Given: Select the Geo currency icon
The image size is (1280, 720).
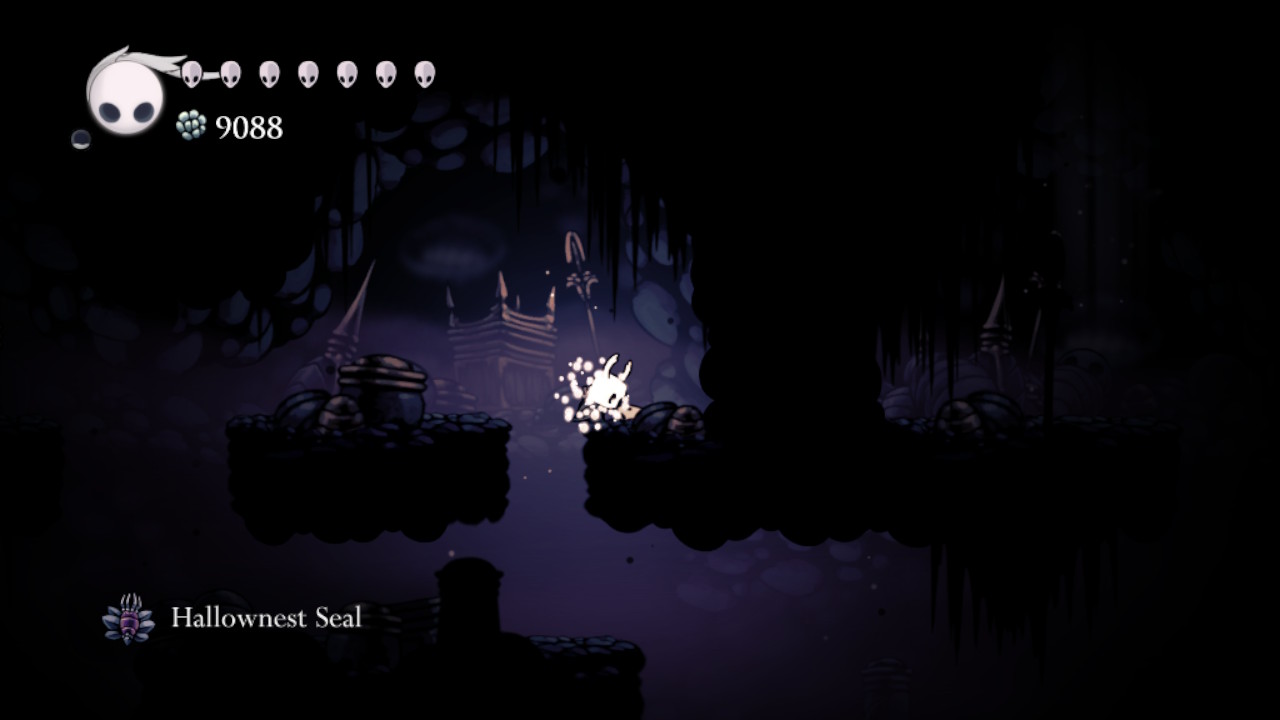Looking at the screenshot, I should [x=188, y=127].
